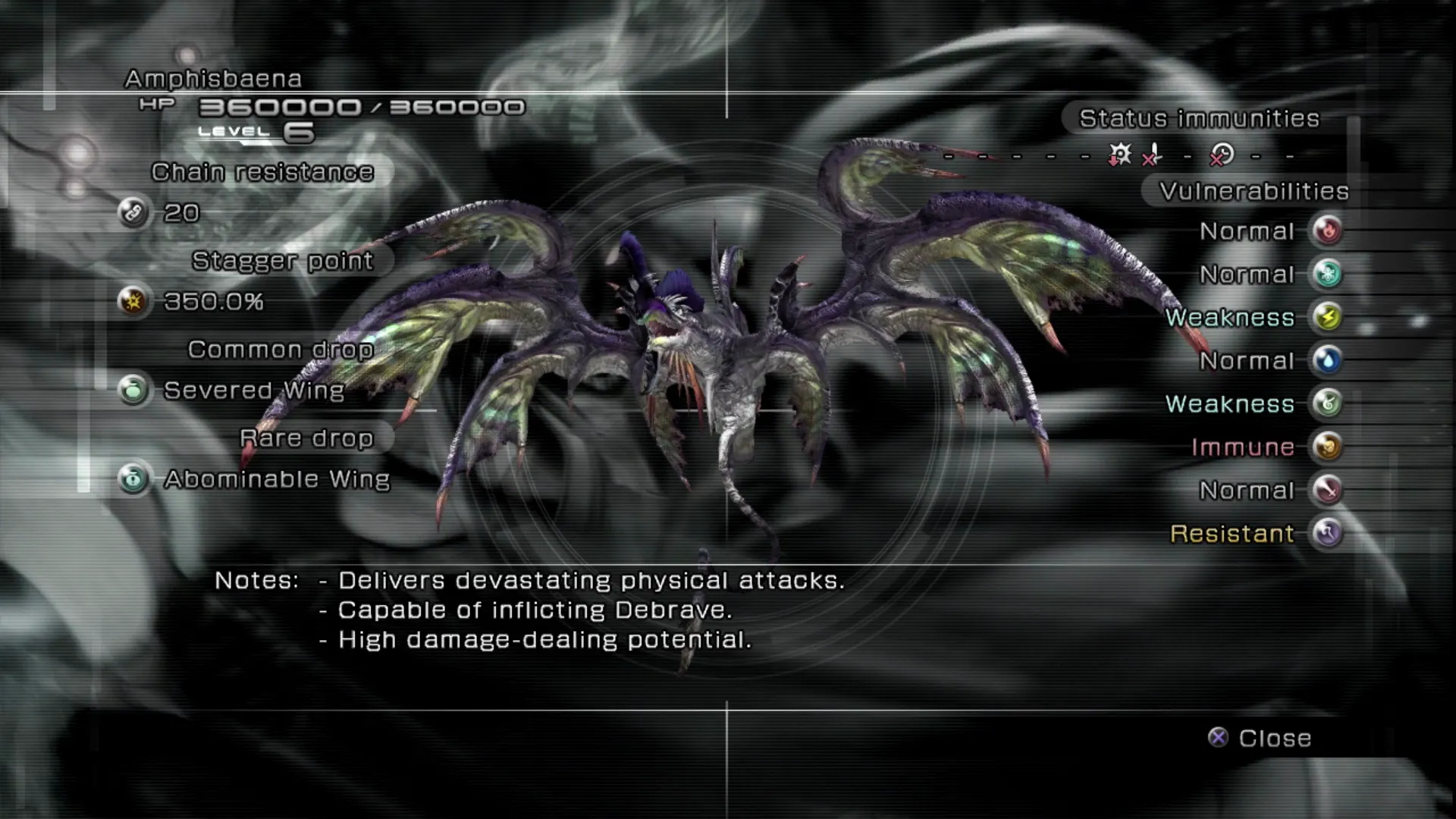This screenshot has height=819, width=1456.
Task: Choose the water droplet vulnerability icon
Action: tap(1327, 360)
